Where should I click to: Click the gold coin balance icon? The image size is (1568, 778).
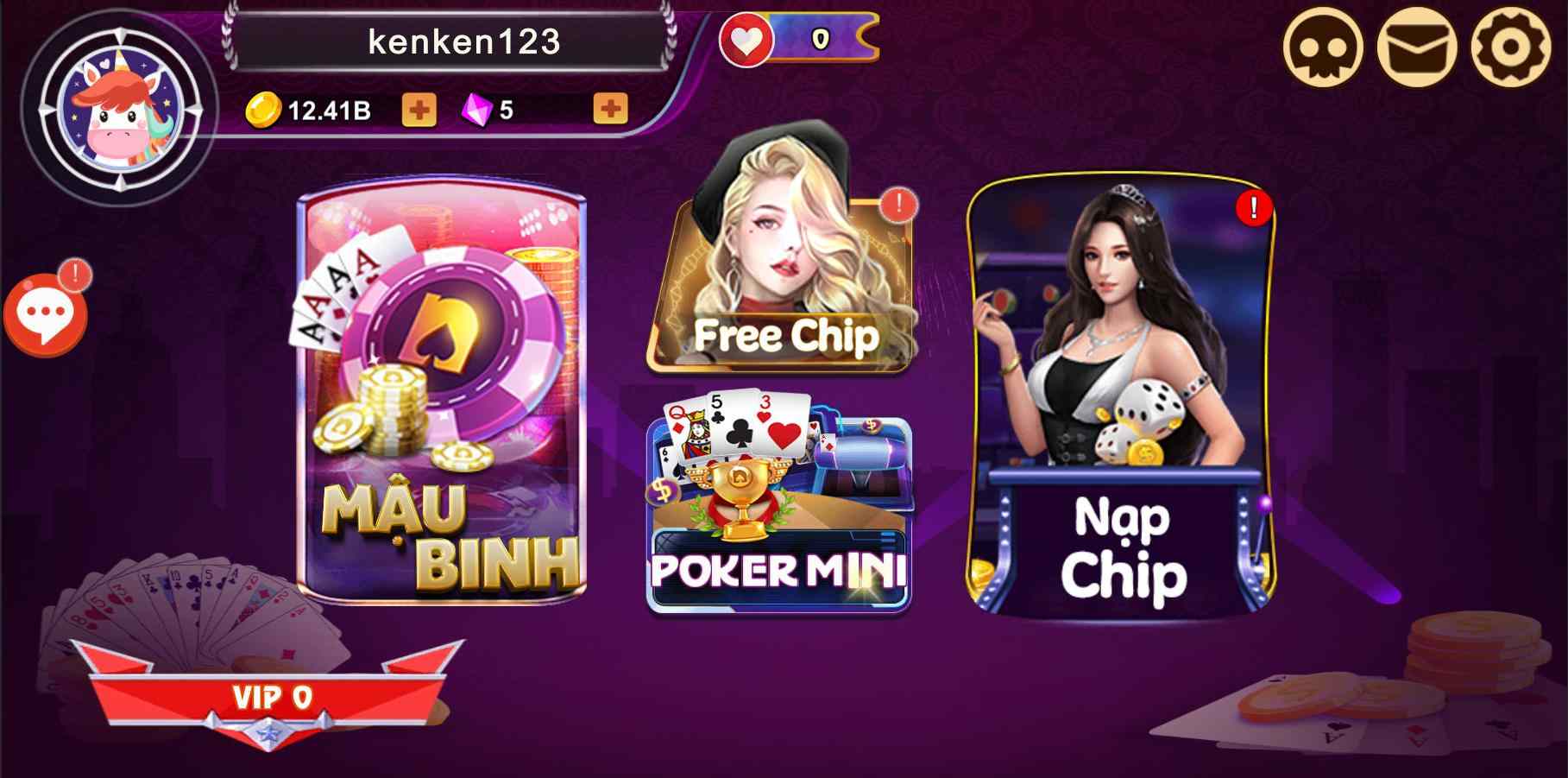click(266, 109)
